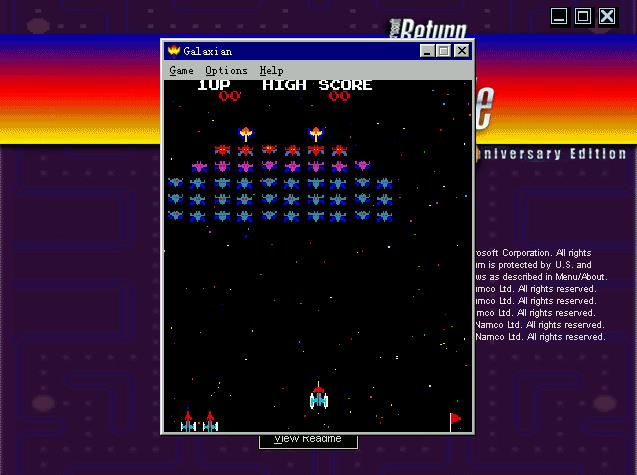Image resolution: width=637 pixels, height=475 pixels.
Task: Close the Galaxian window
Action: tap(461, 51)
